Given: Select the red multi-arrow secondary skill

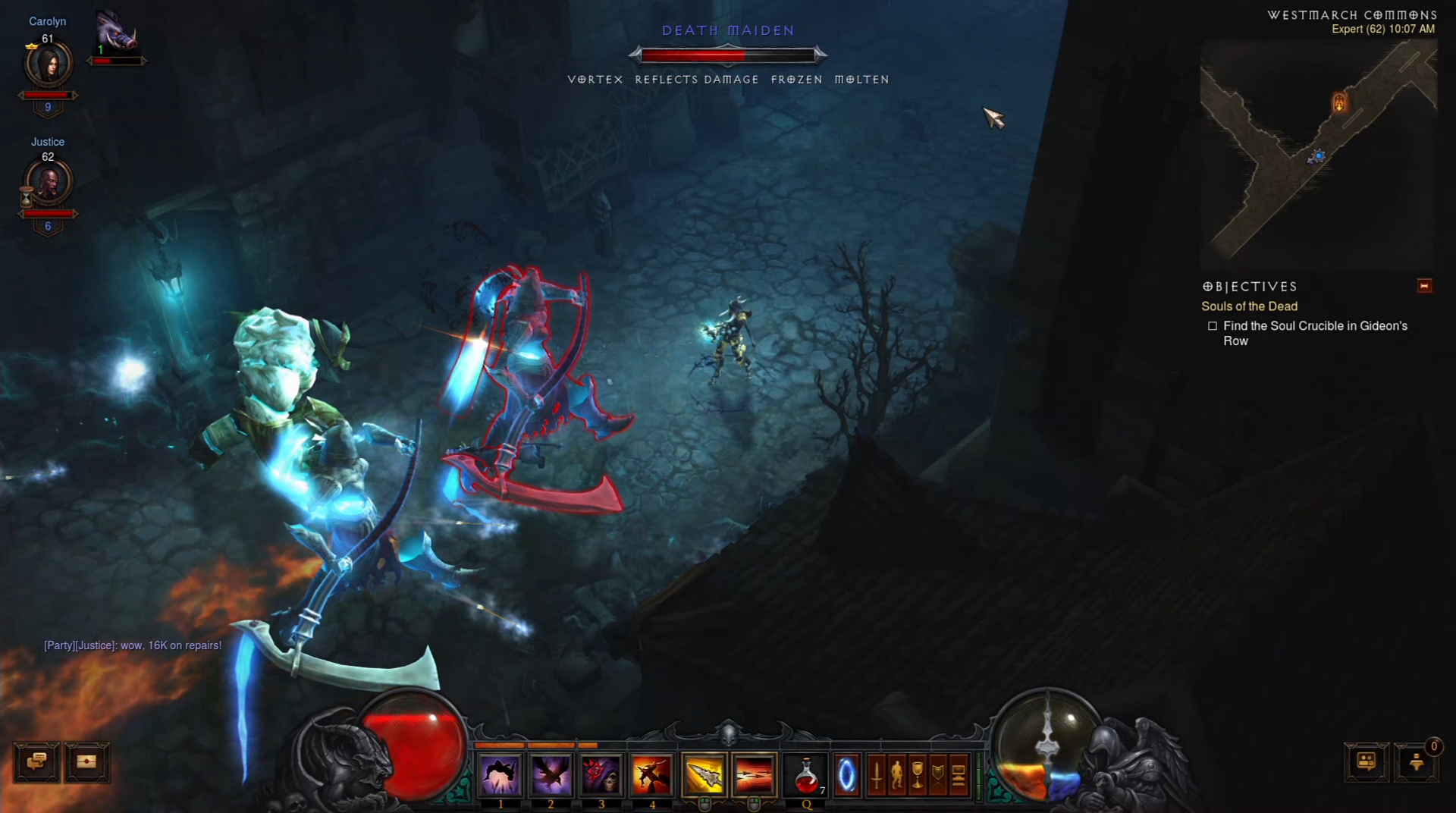Looking at the screenshot, I should point(754,775).
